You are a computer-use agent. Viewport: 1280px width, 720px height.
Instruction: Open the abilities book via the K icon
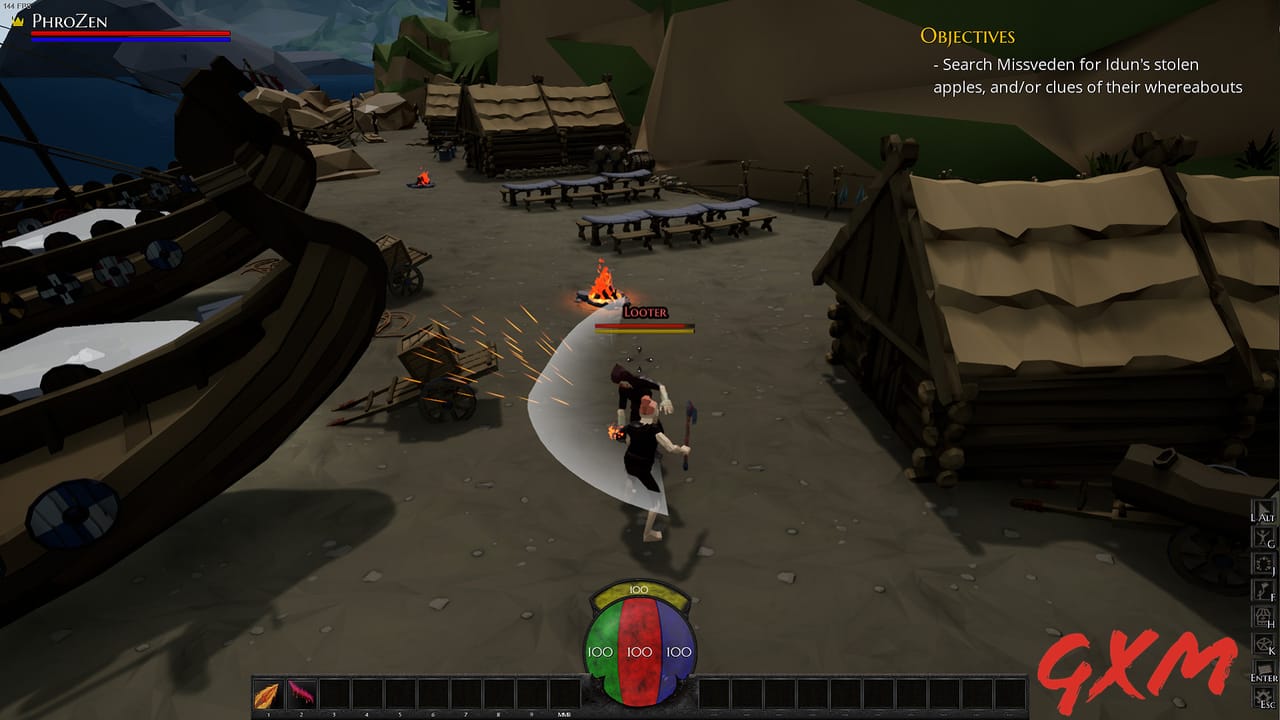pos(1262,643)
